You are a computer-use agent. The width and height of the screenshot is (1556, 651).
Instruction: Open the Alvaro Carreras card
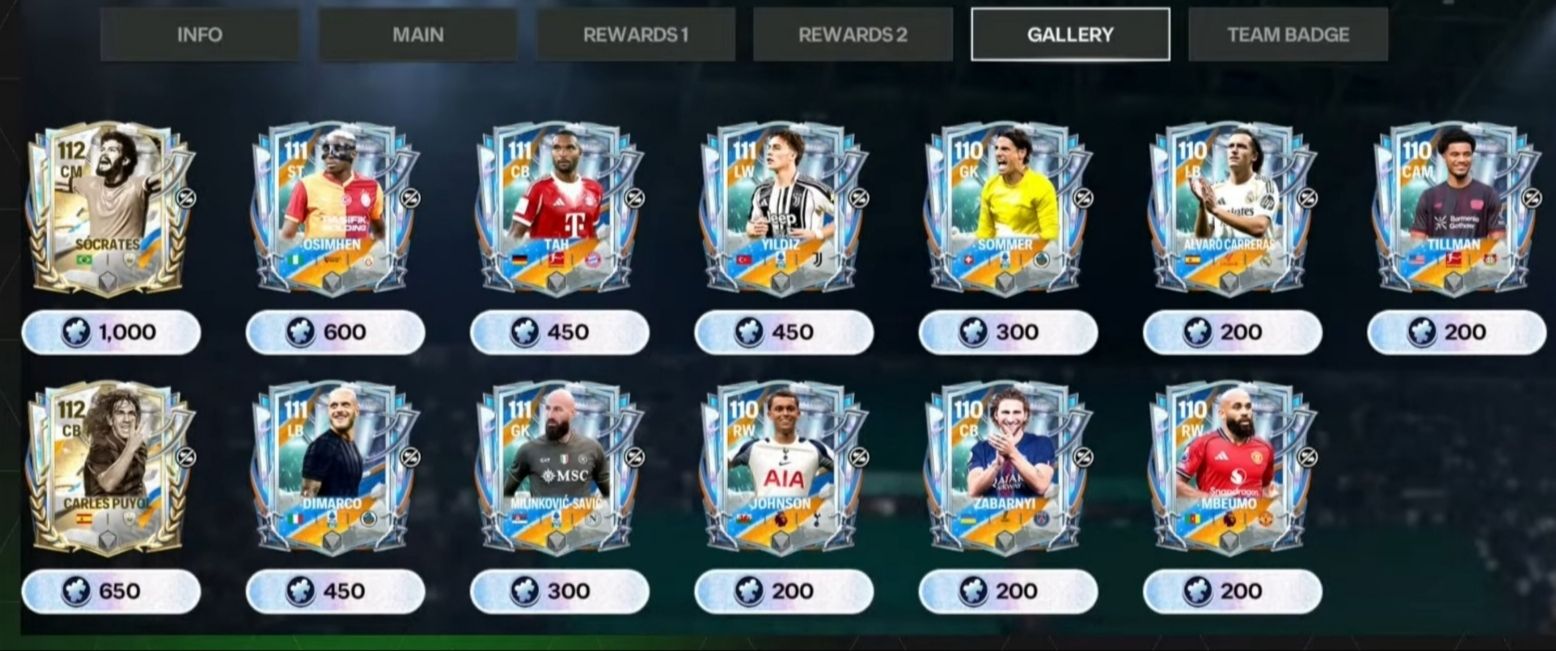coord(1232,208)
